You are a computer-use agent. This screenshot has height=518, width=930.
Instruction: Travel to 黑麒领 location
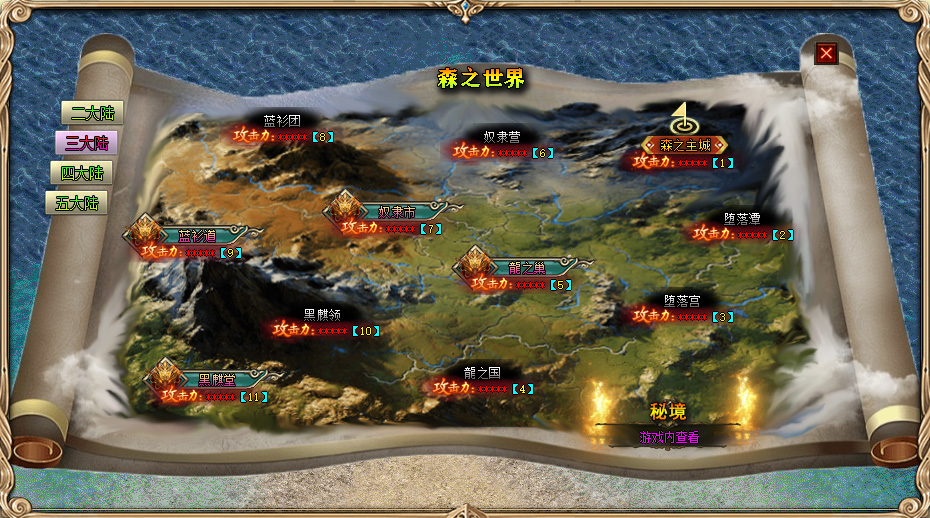click(322, 314)
